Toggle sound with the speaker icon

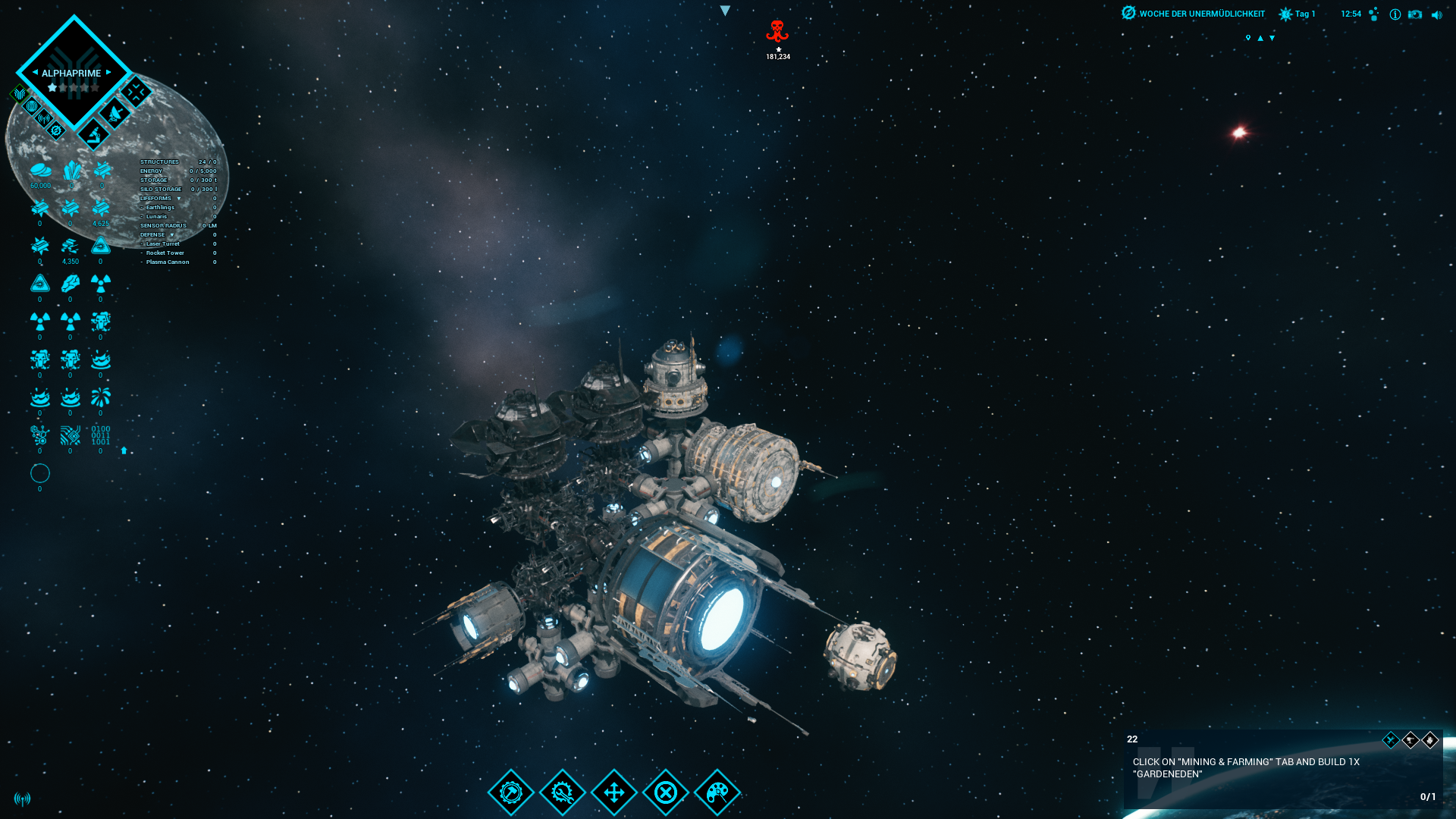(1436, 14)
